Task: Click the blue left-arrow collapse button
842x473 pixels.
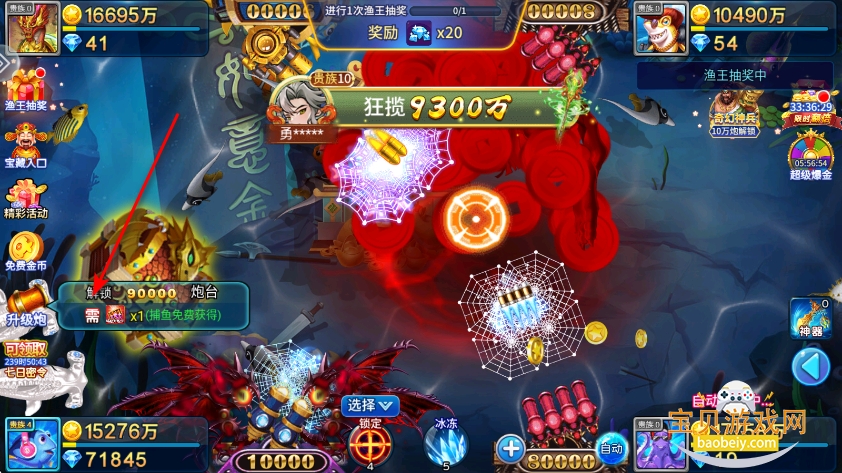Action: click(810, 367)
